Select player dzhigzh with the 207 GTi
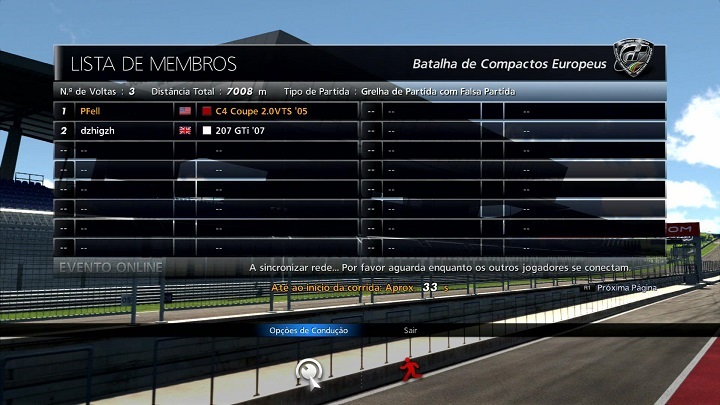Image resolution: width=720 pixels, height=405 pixels. [x=99, y=130]
